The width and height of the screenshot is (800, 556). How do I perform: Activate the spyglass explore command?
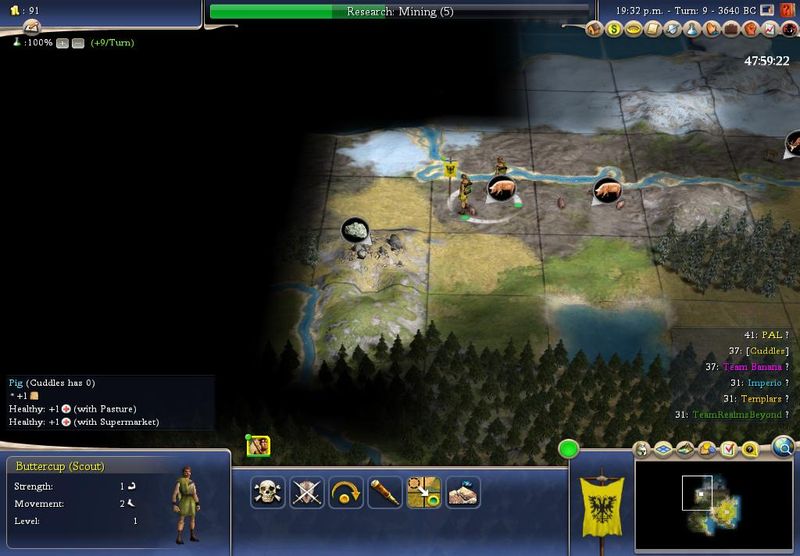point(385,491)
